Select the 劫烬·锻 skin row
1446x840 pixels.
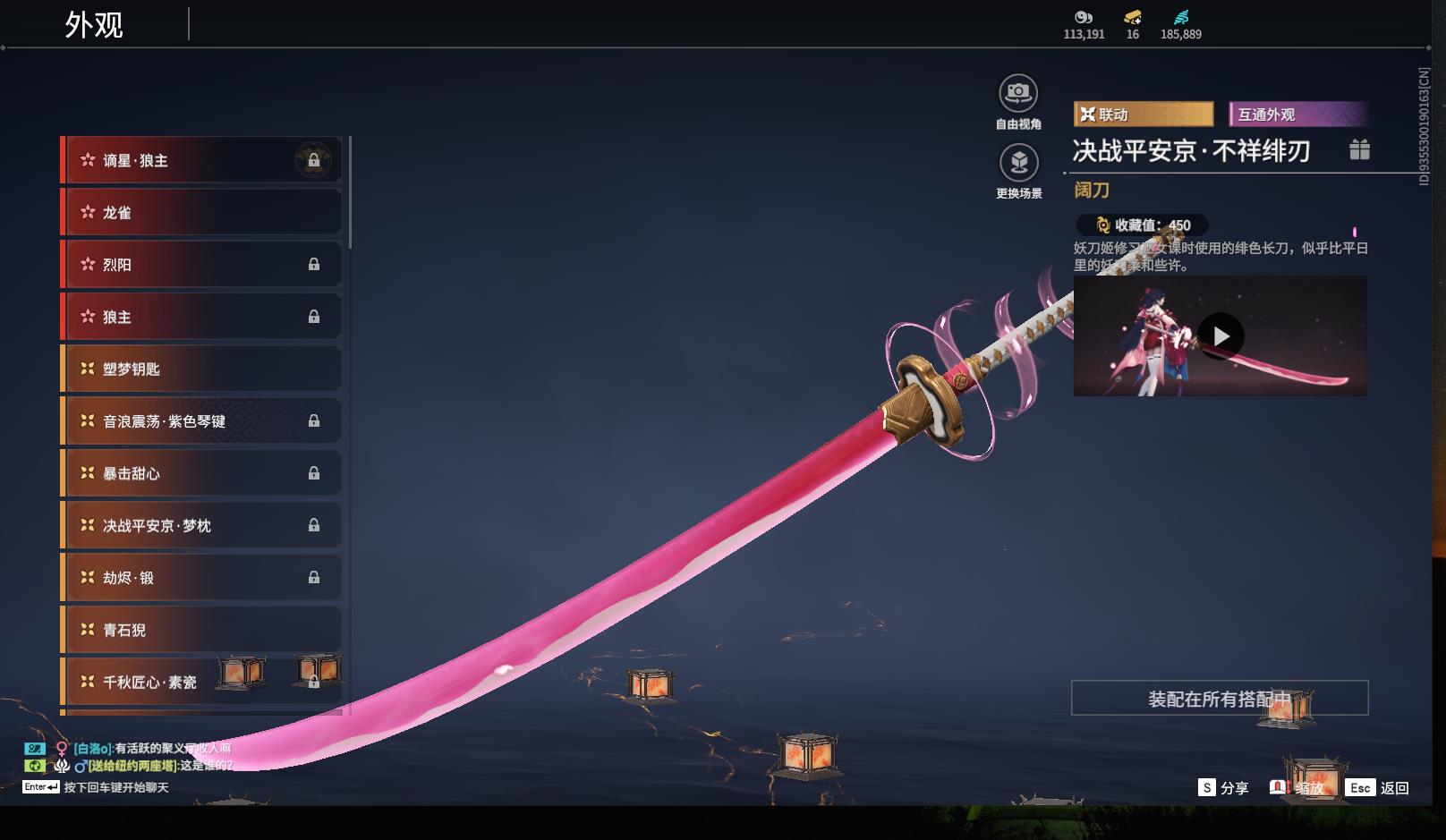coord(201,578)
